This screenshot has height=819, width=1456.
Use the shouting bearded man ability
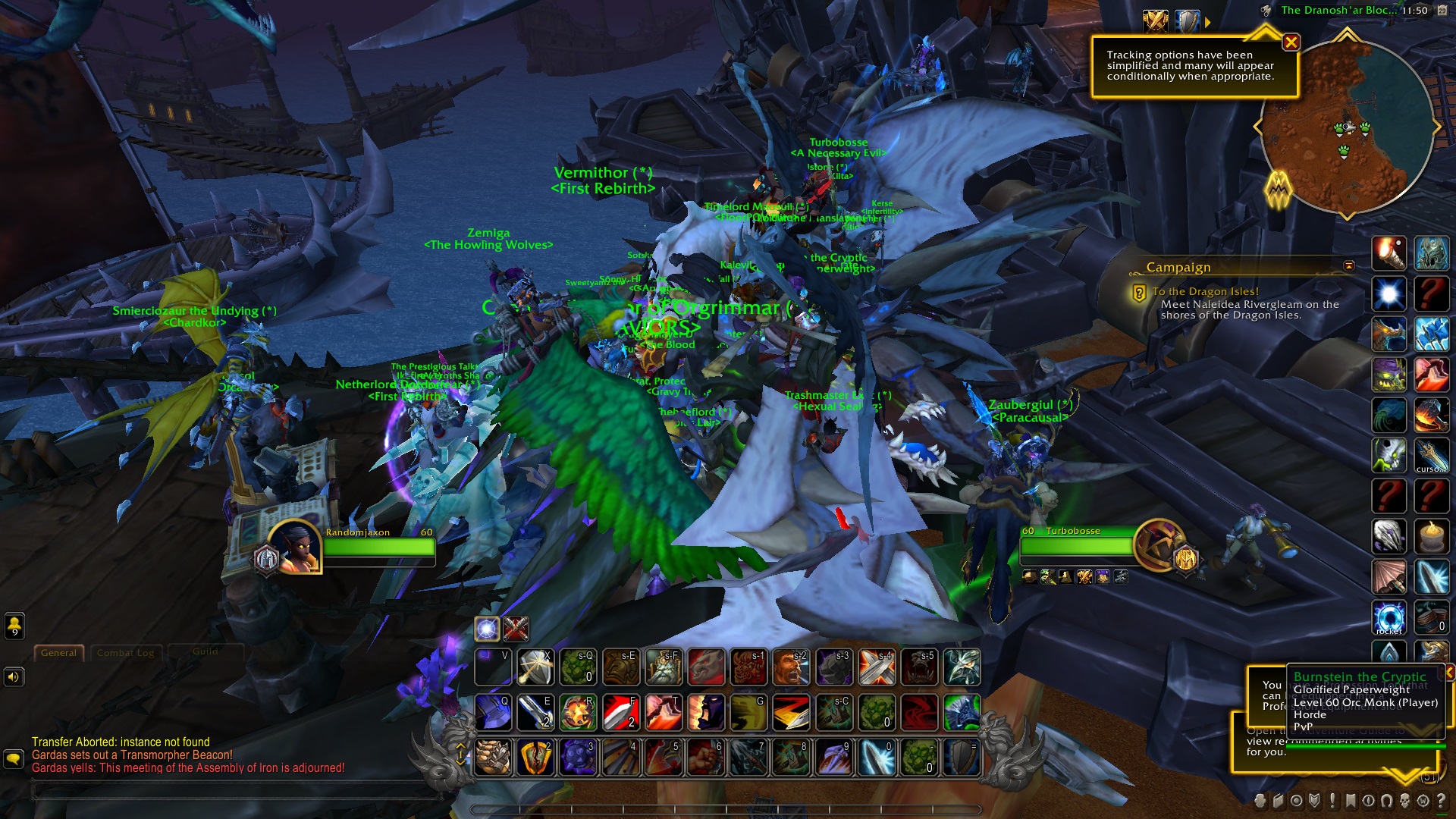[x=790, y=667]
